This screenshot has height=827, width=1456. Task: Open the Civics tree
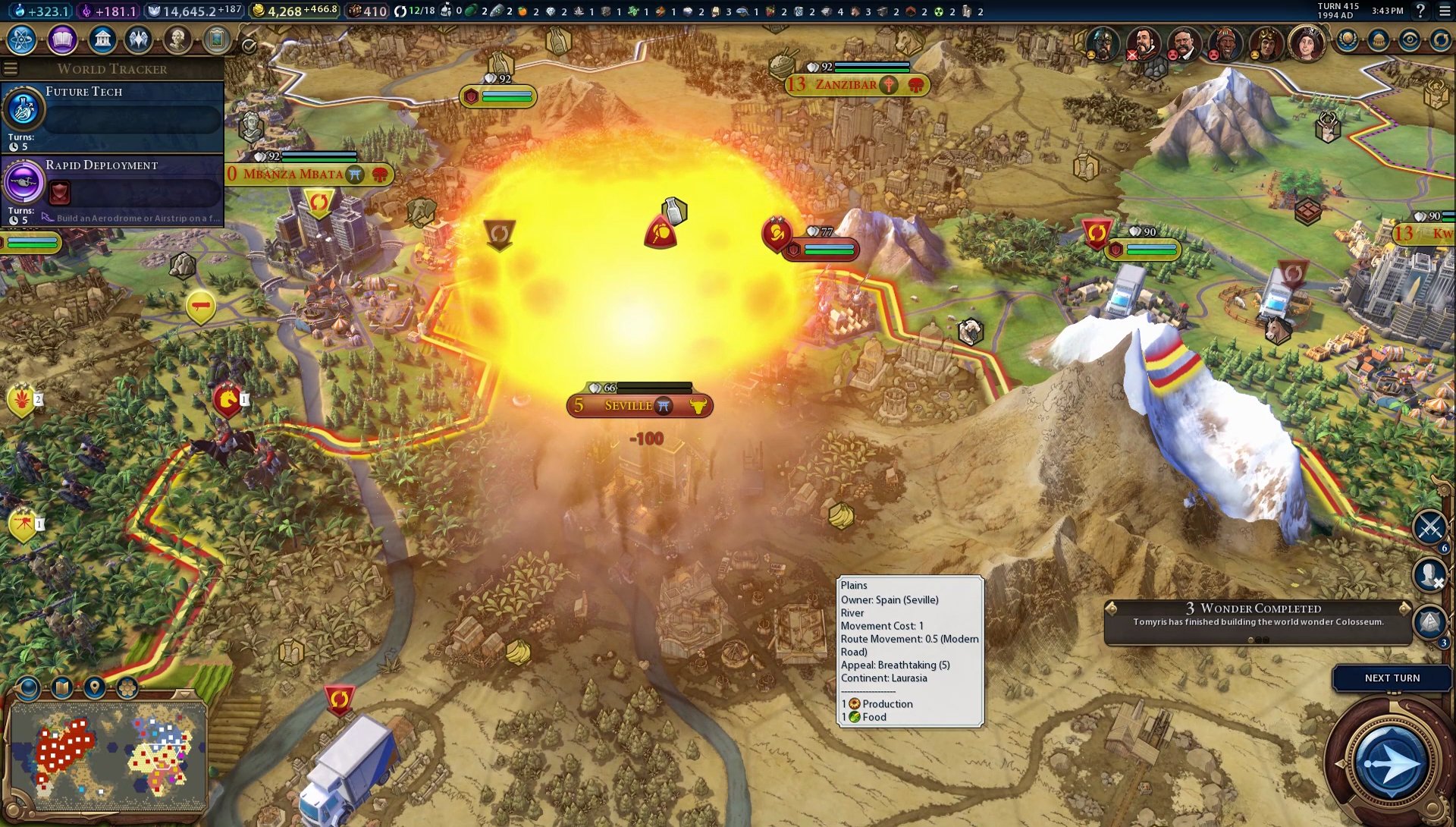(61, 41)
